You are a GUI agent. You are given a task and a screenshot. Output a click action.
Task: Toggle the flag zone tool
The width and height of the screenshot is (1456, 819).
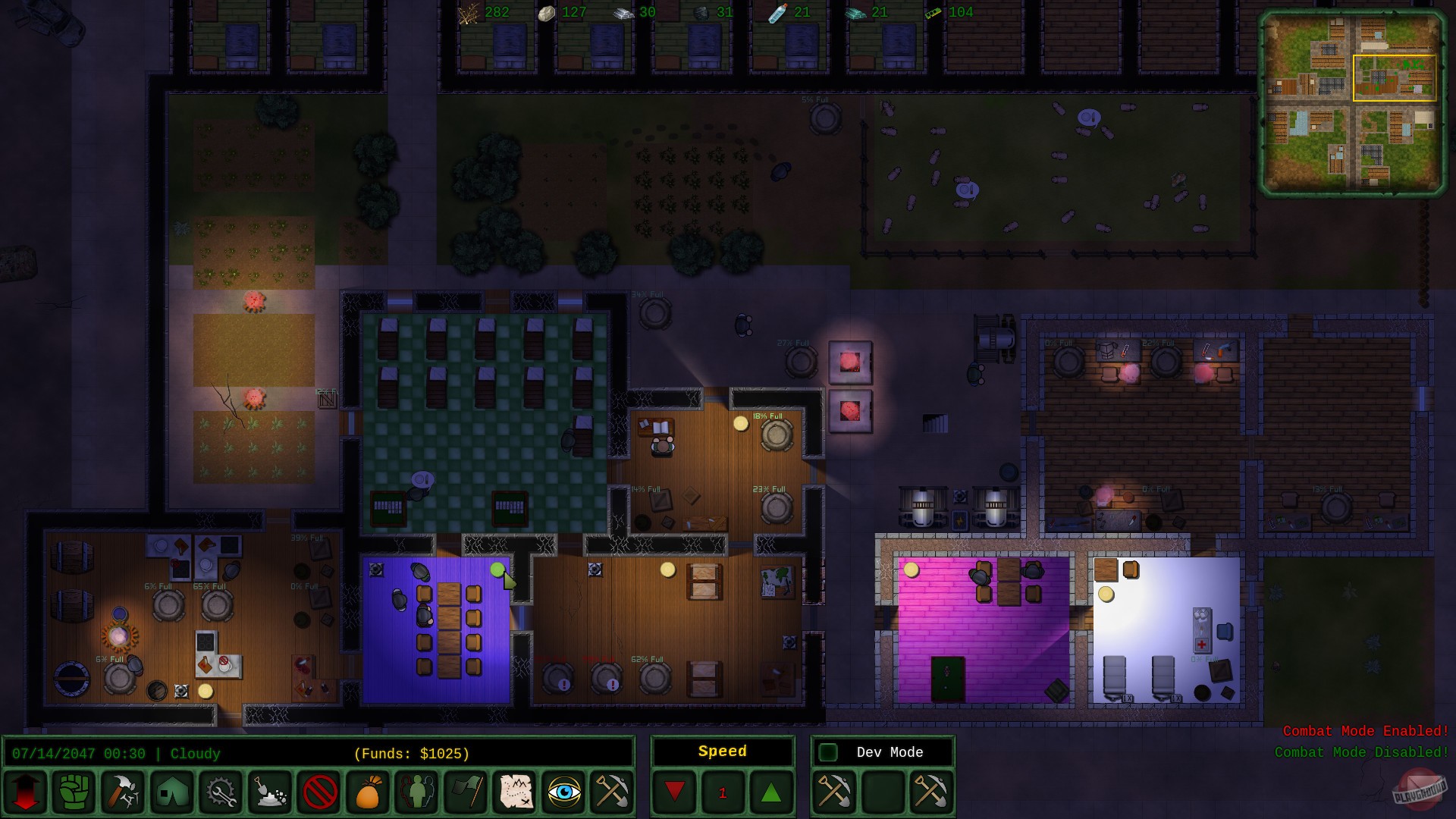tap(464, 792)
